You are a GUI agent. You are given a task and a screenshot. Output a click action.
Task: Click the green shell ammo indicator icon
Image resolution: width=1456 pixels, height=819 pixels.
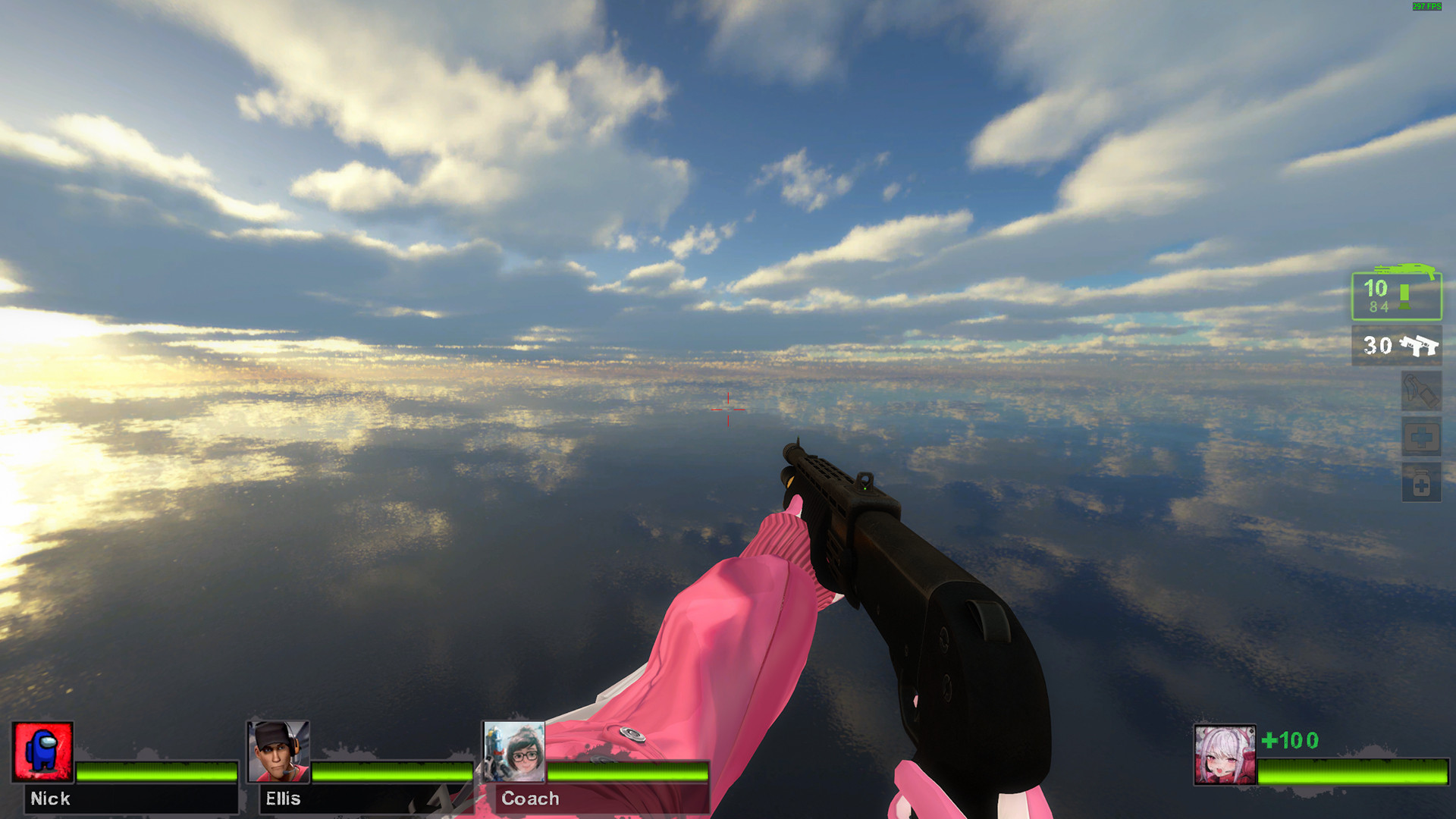pos(1404,297)
